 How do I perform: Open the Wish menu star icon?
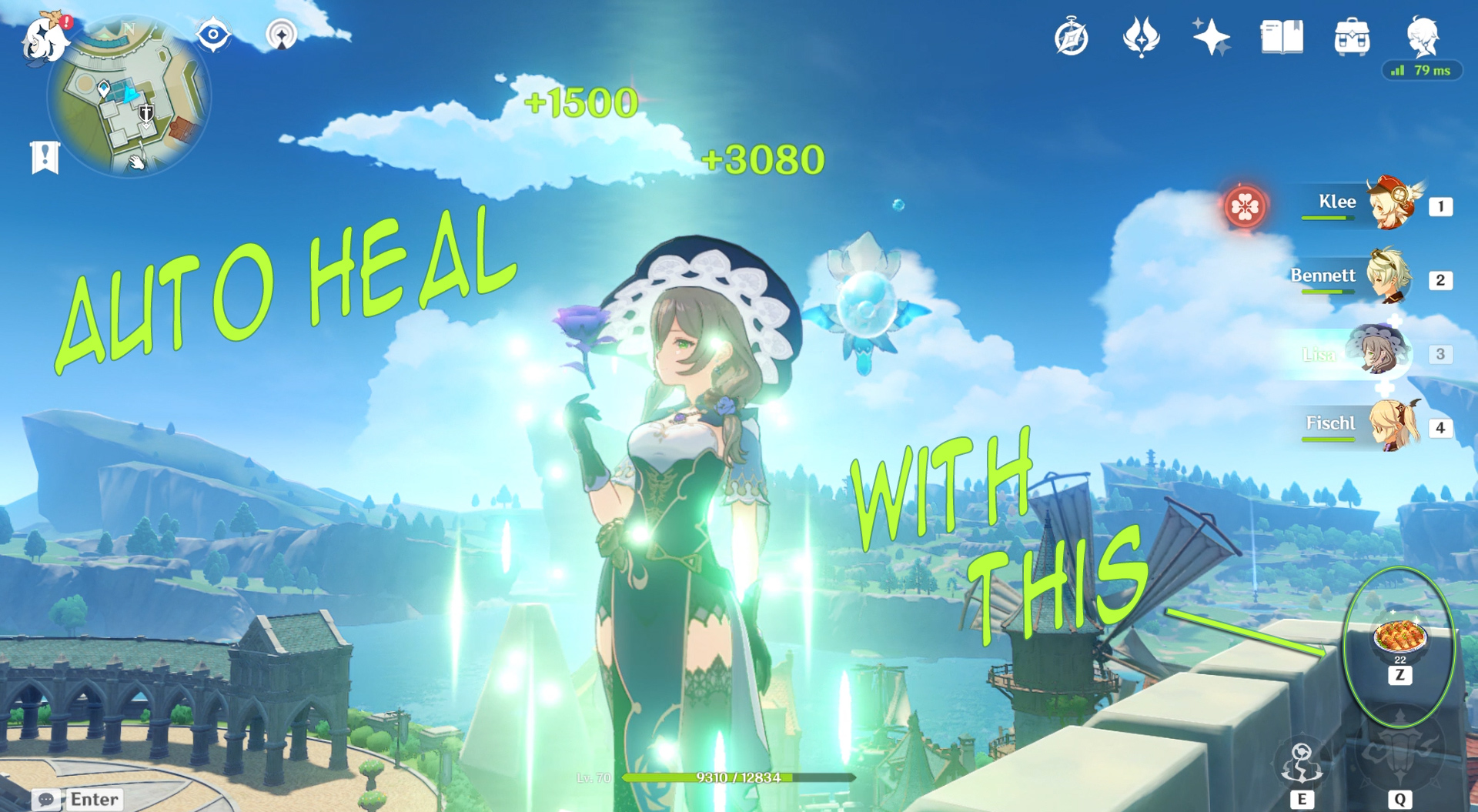(1211, 35)
